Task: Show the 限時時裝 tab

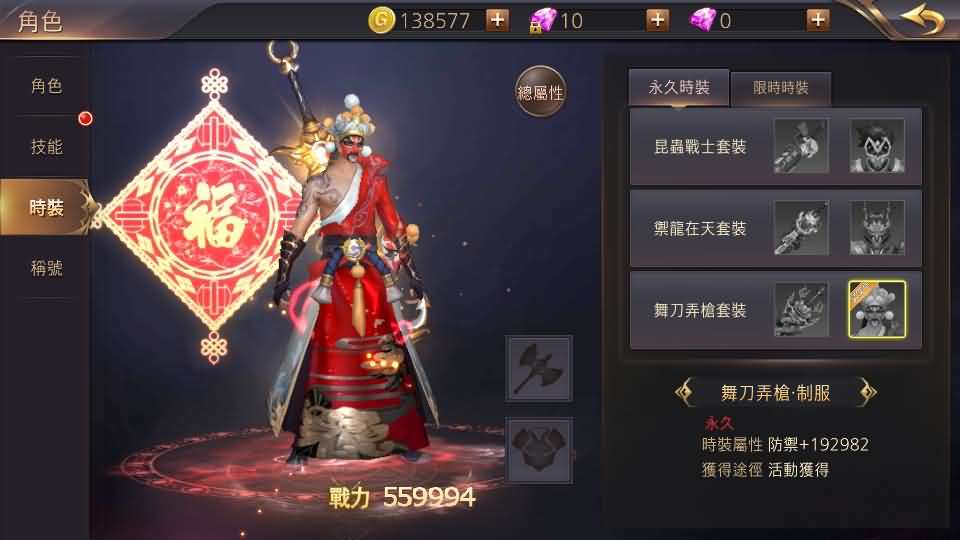Action: [781, 89]
